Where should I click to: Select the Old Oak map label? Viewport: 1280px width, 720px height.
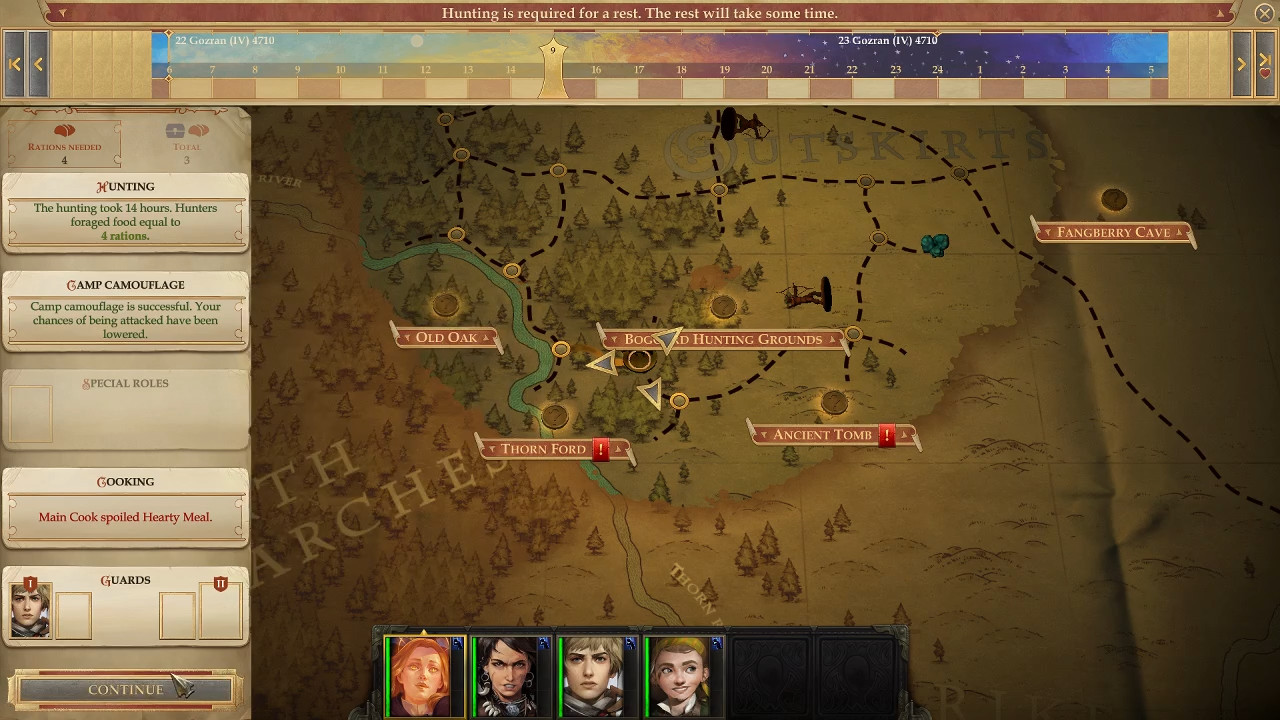[446, 338]
